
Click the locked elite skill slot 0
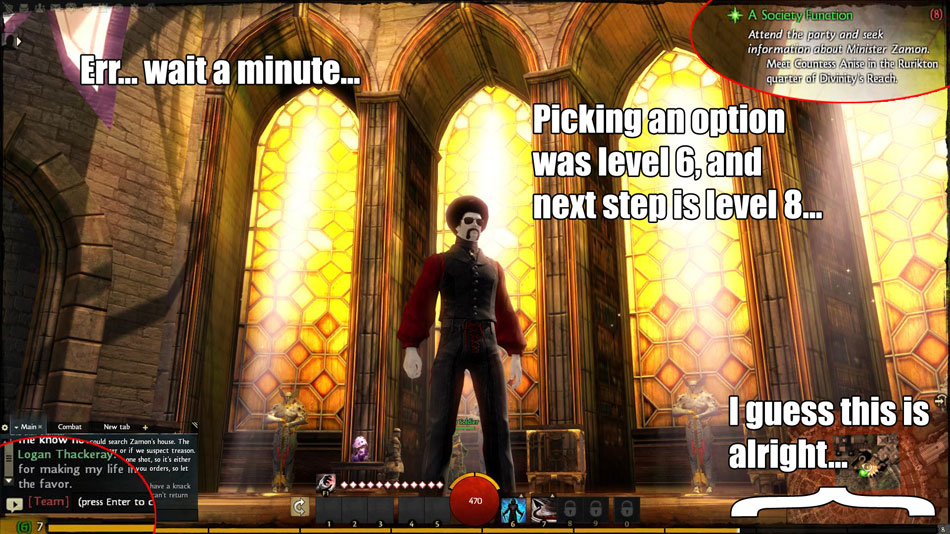coord(625,508)
